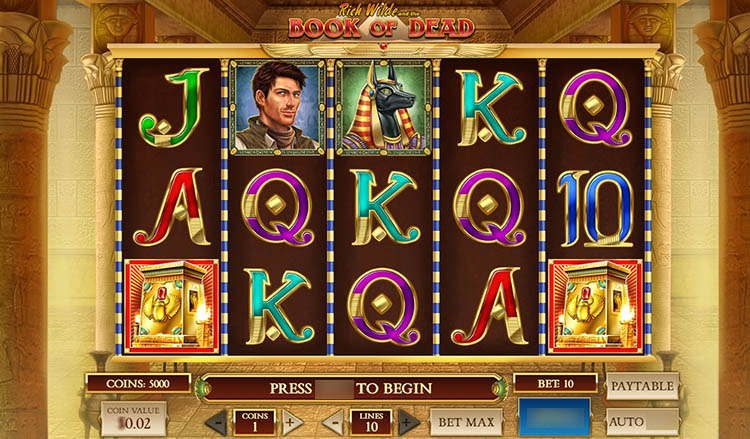This screenshot has height=439, width=750.
Task: Decrease the number of lines
Action: point(333,421)
